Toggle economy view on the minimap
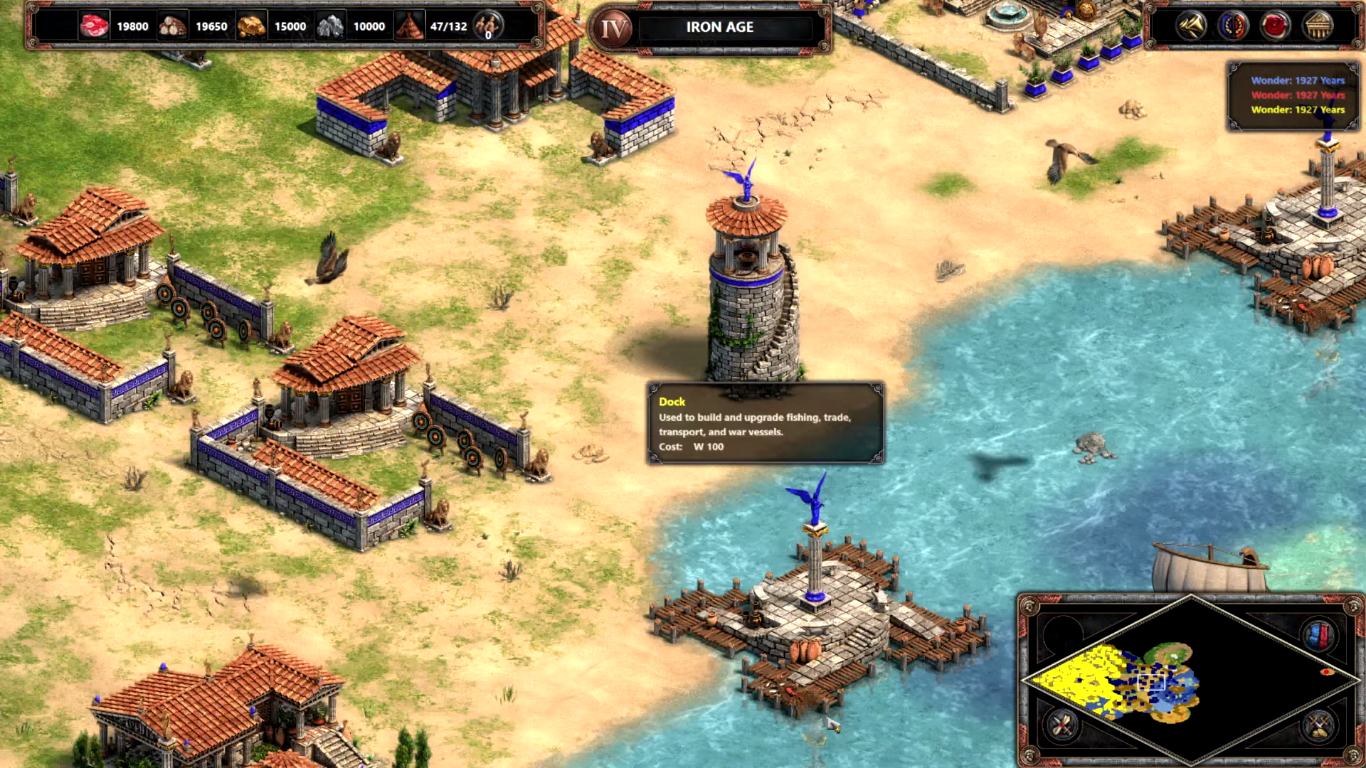 pos(1062,724)
